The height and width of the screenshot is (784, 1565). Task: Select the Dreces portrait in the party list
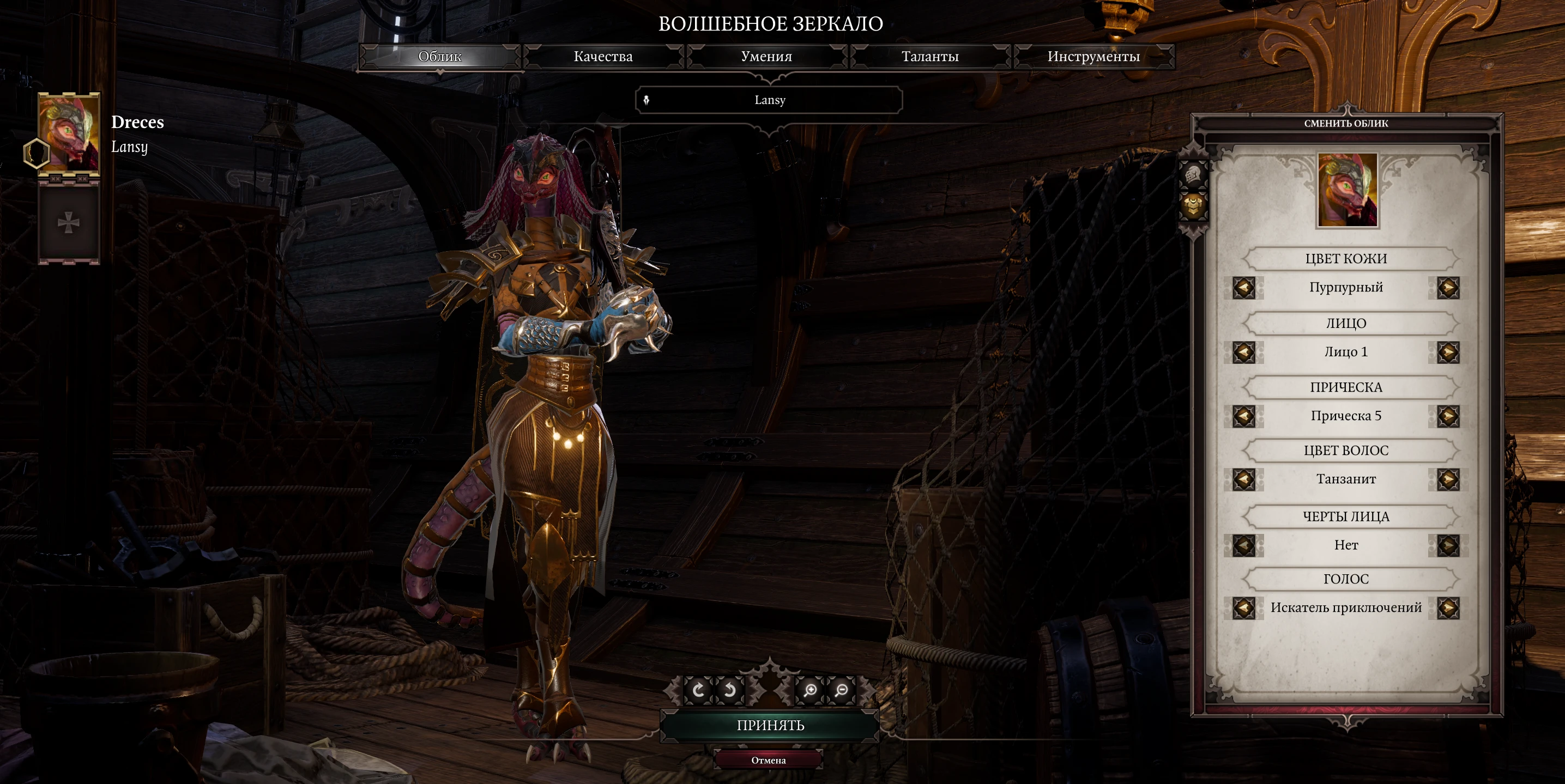point(71,135)
